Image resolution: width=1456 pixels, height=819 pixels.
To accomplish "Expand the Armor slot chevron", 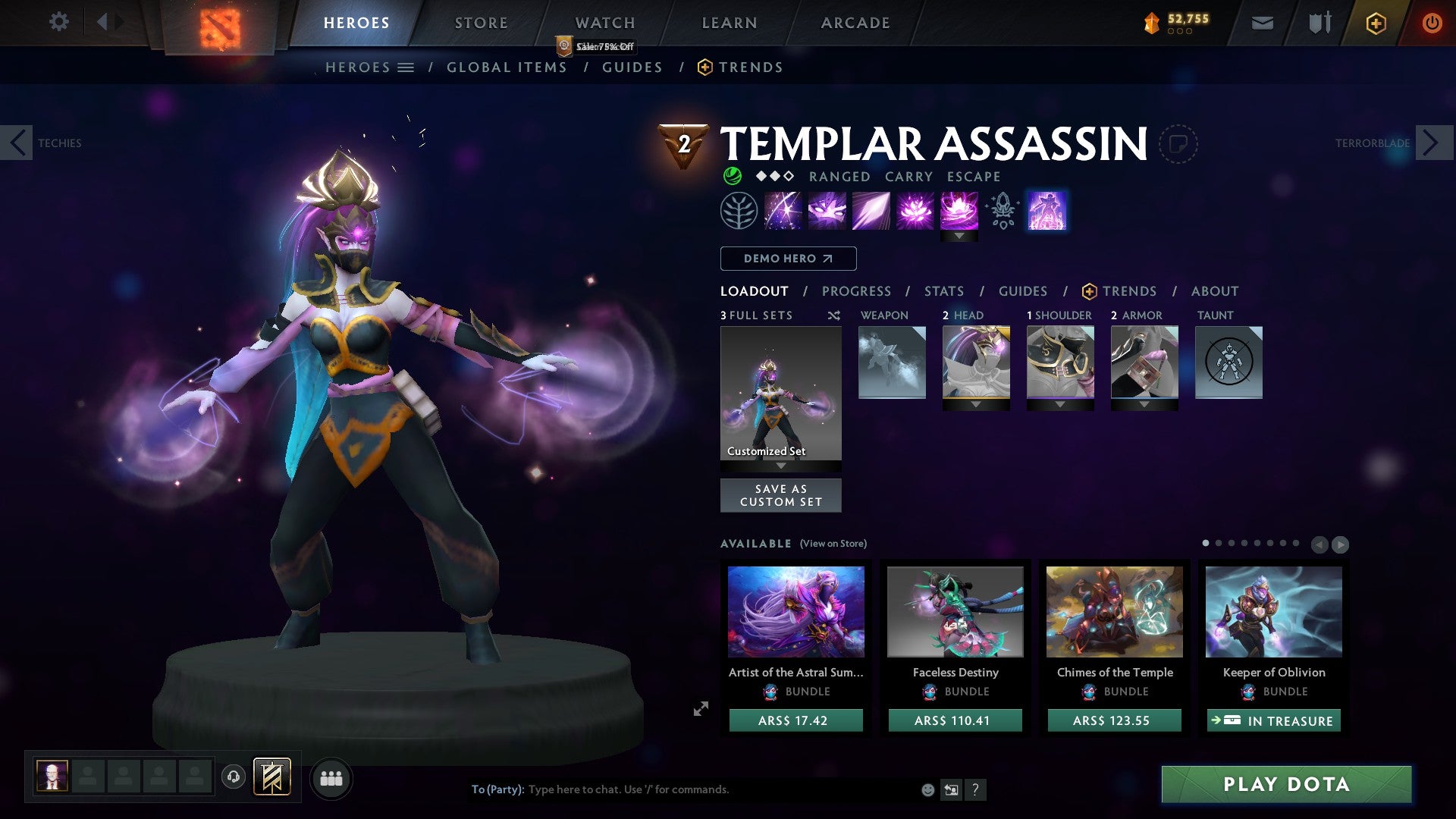I will [1144, 403].
